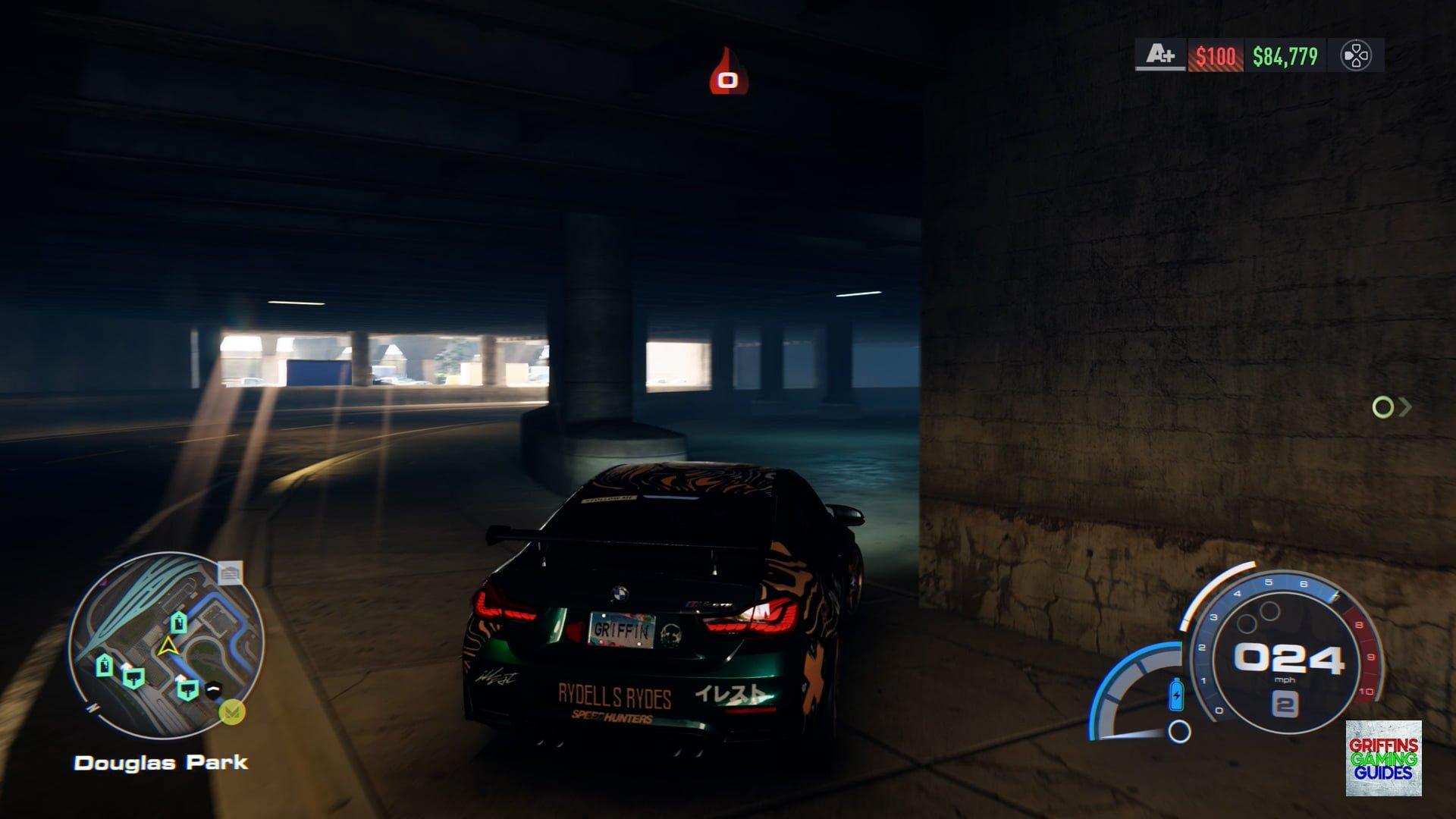Screen dimensions: 1456x819
Task: Select the garage icon on the minimap
Action: coord(230,573)
